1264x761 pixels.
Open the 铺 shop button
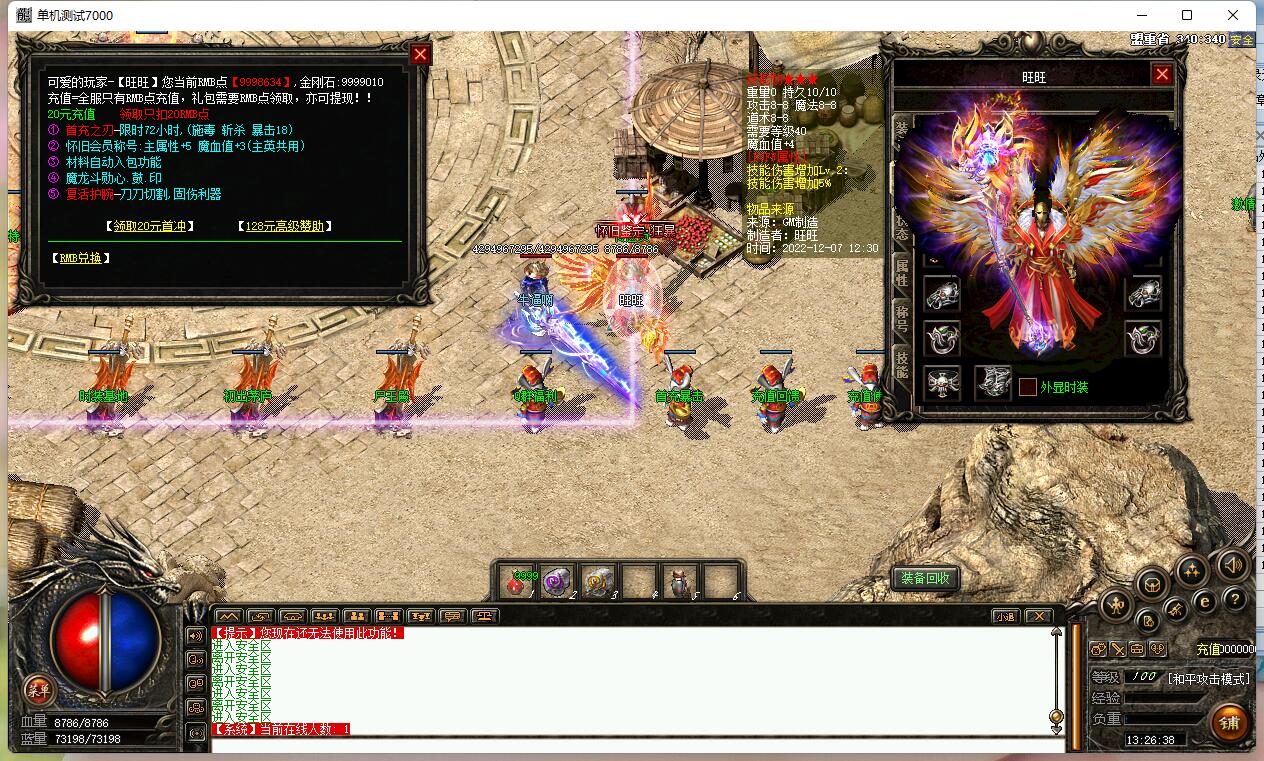pos(1228,722)
